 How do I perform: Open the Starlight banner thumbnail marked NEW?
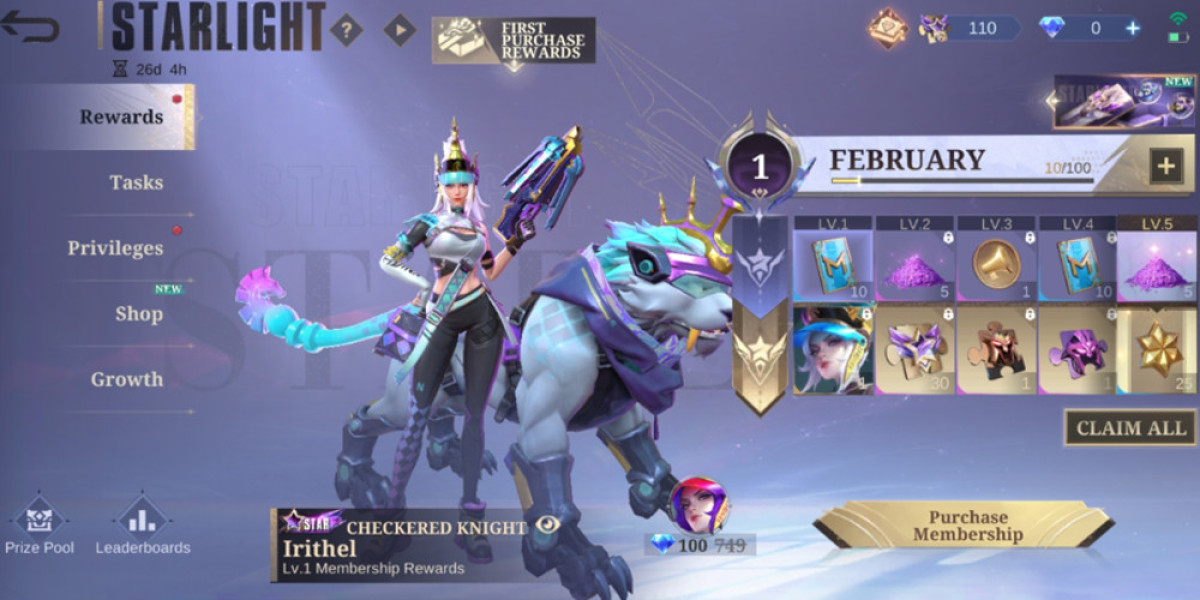click(x=1125, y=102)
